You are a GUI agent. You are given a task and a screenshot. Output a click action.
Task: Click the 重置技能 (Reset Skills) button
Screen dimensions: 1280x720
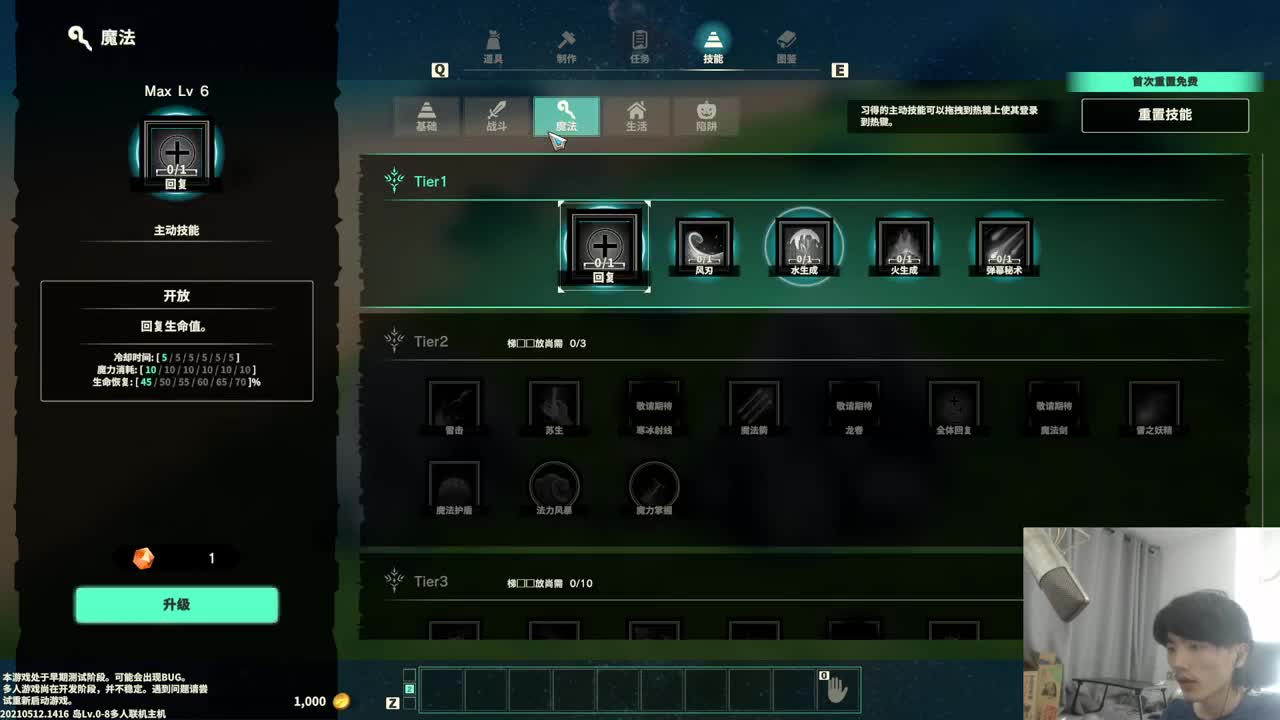tap(1164, 115)
